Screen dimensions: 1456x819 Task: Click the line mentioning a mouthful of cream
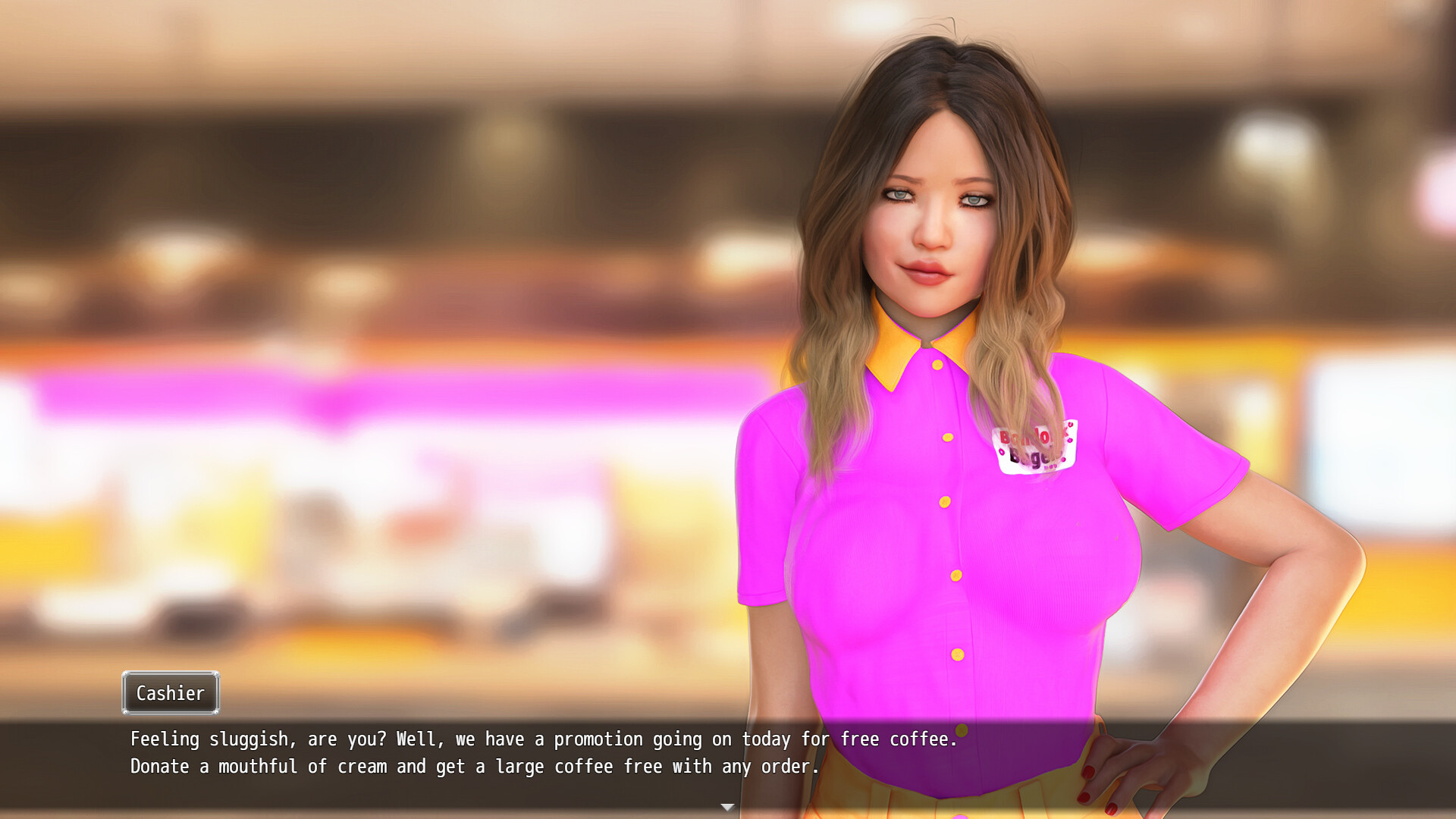pos(473,766)
